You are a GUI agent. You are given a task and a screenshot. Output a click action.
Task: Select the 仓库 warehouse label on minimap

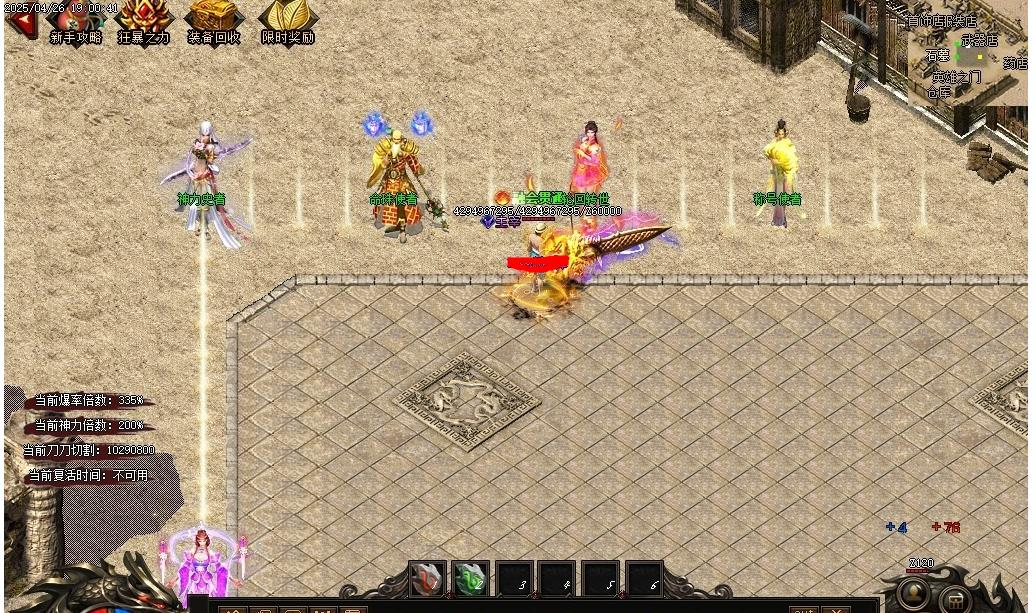point(939,93)
